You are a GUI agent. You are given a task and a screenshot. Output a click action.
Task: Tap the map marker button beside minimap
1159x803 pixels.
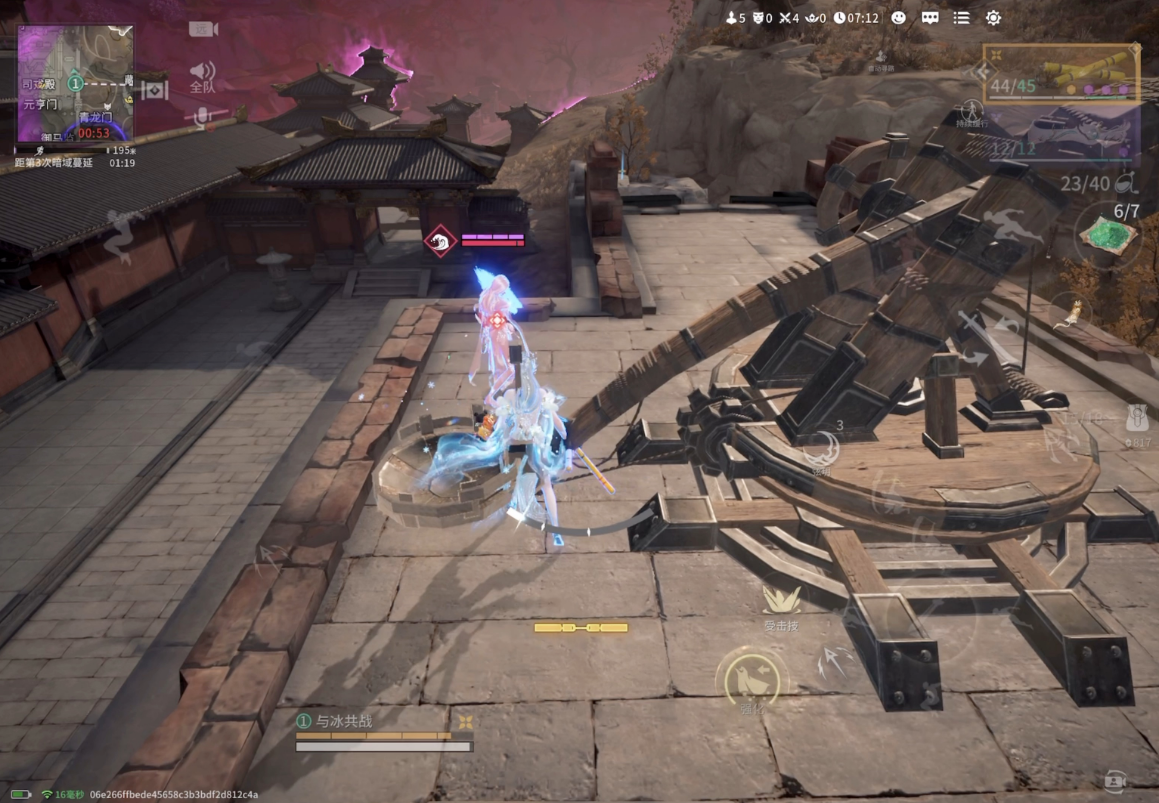pyautogui.click(x=154, y=91)
